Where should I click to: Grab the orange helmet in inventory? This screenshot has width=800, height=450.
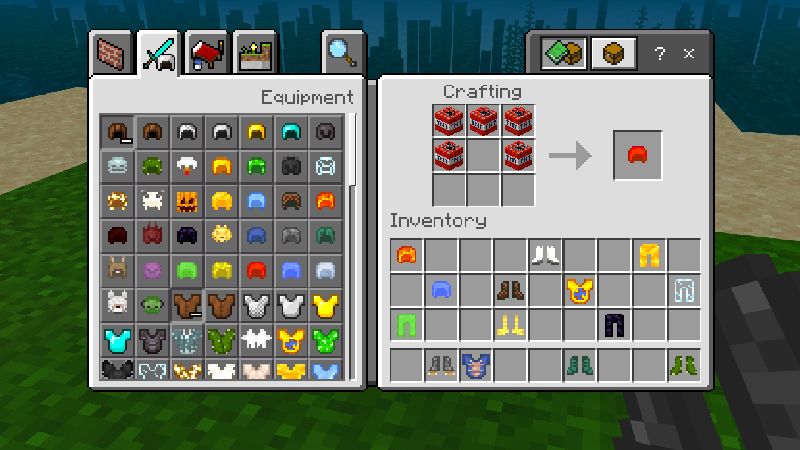click(406, 257)
